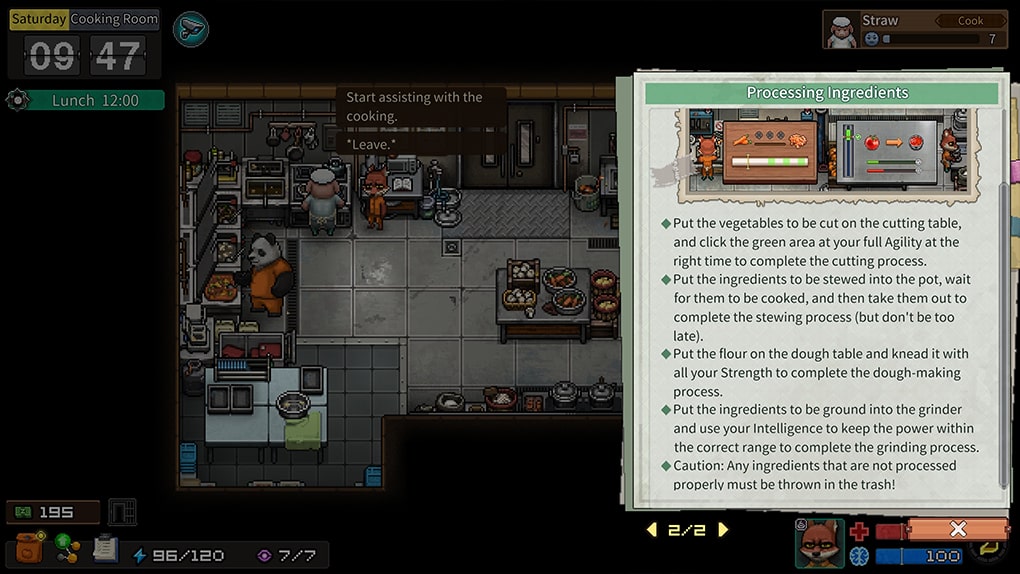Screen dimensions: 1020x574
Task: Select the "*Leave.*" dialogue option
Action: coord(372,145)
